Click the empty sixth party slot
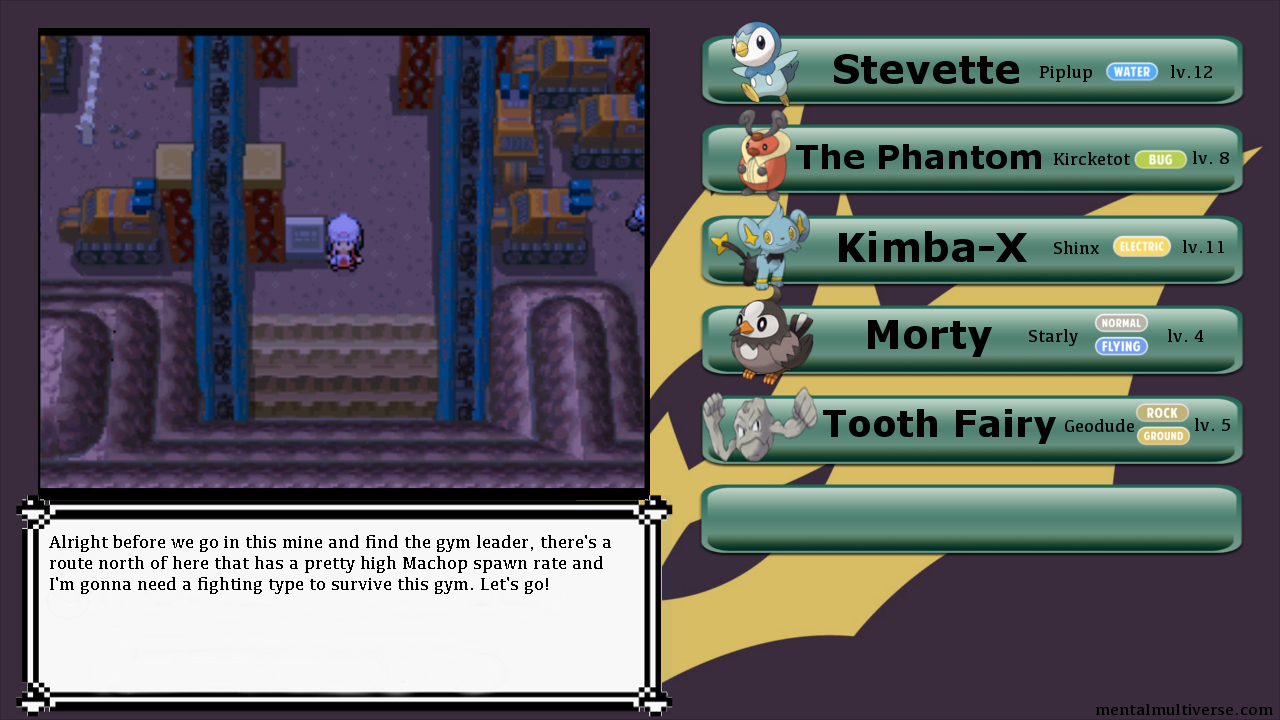Screen dimensions: 1280x720 pos(972,518)
